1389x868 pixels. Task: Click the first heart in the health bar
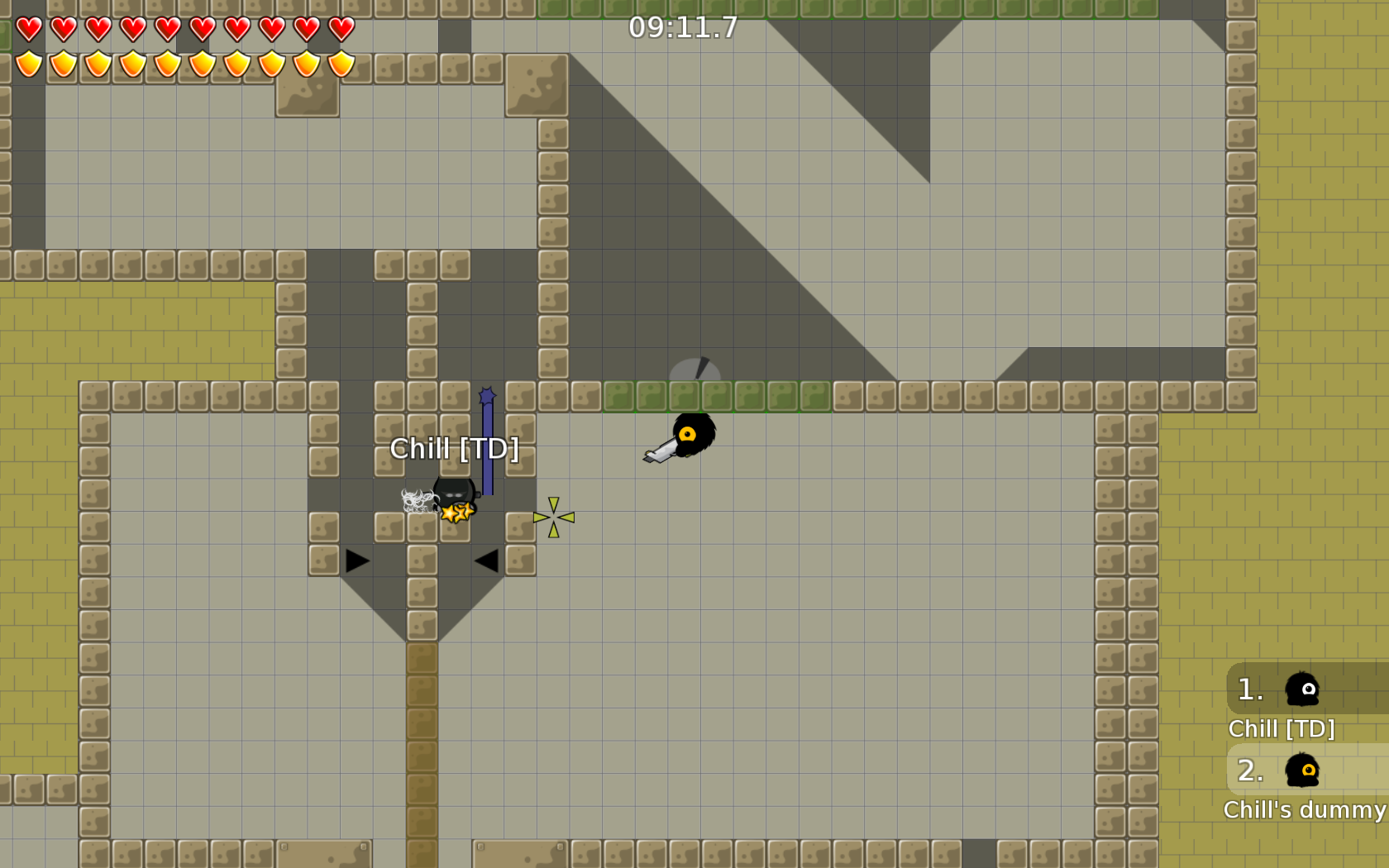point(27,27)
